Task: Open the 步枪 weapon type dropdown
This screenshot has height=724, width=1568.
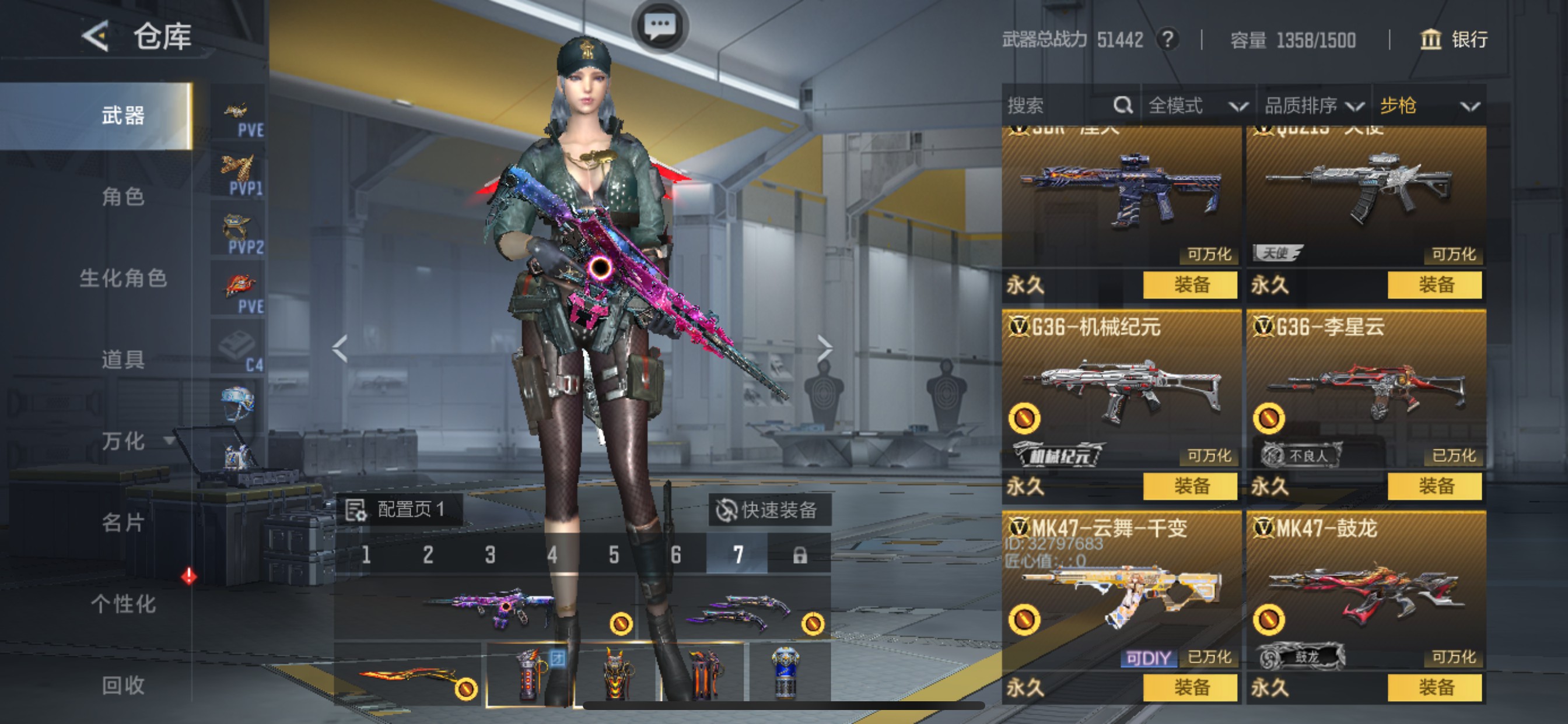Action: [x=1428, y=106]
